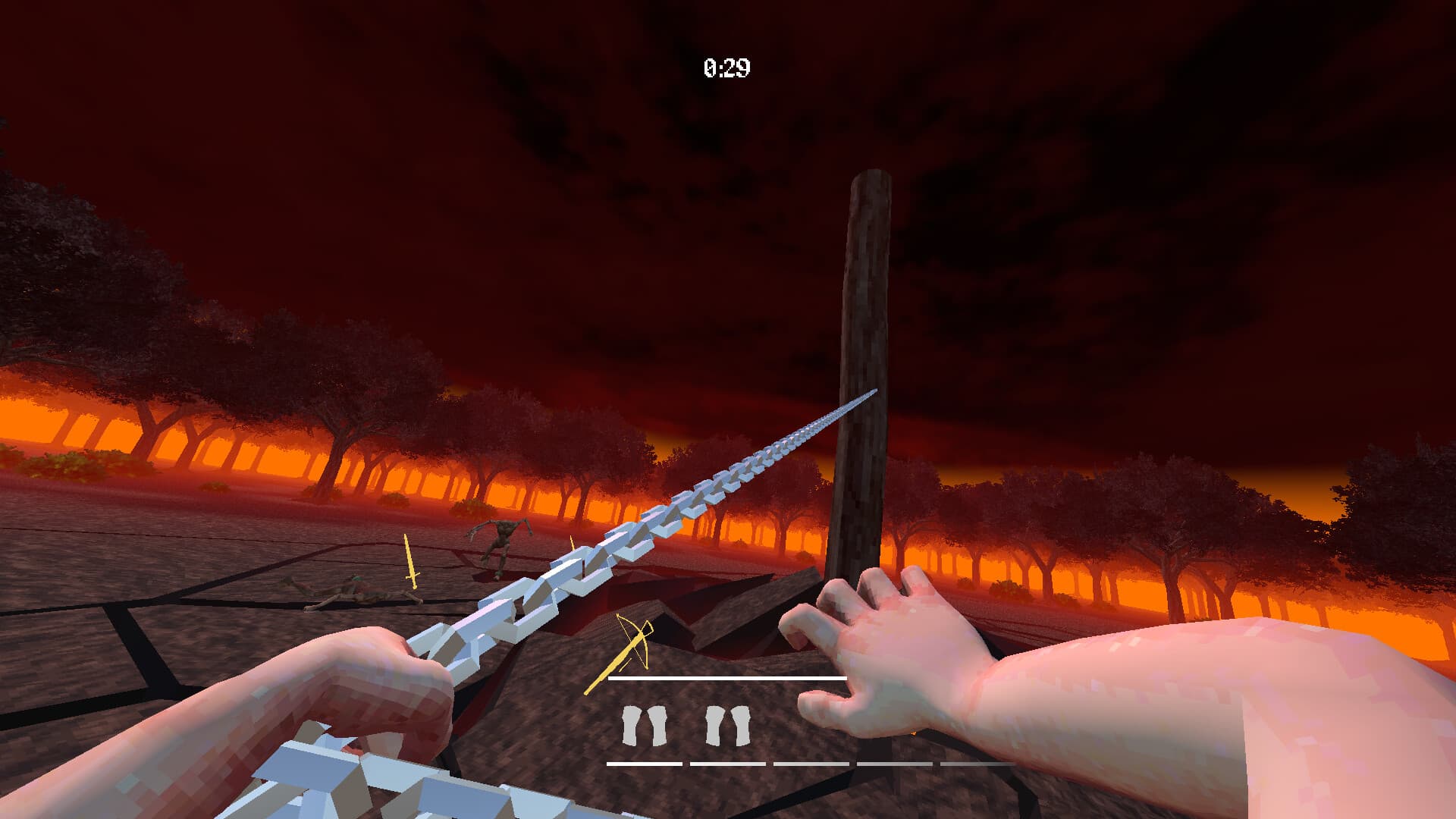Screen dimensions: 1456x819
Task: Click the second pair of greaves armor icons
Action: click(x=728, y=726)
